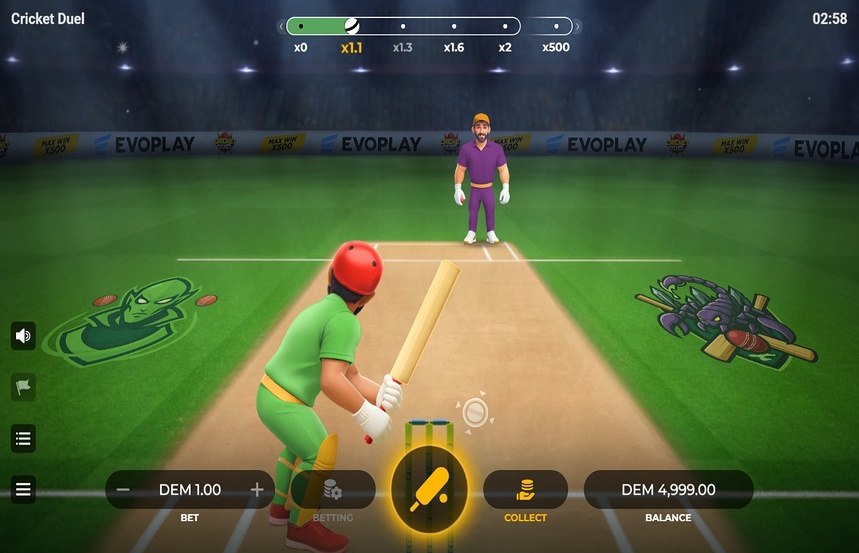Toggle the game sound speaker icon
This screenshot has height=553, width=859.
point(23,336)
